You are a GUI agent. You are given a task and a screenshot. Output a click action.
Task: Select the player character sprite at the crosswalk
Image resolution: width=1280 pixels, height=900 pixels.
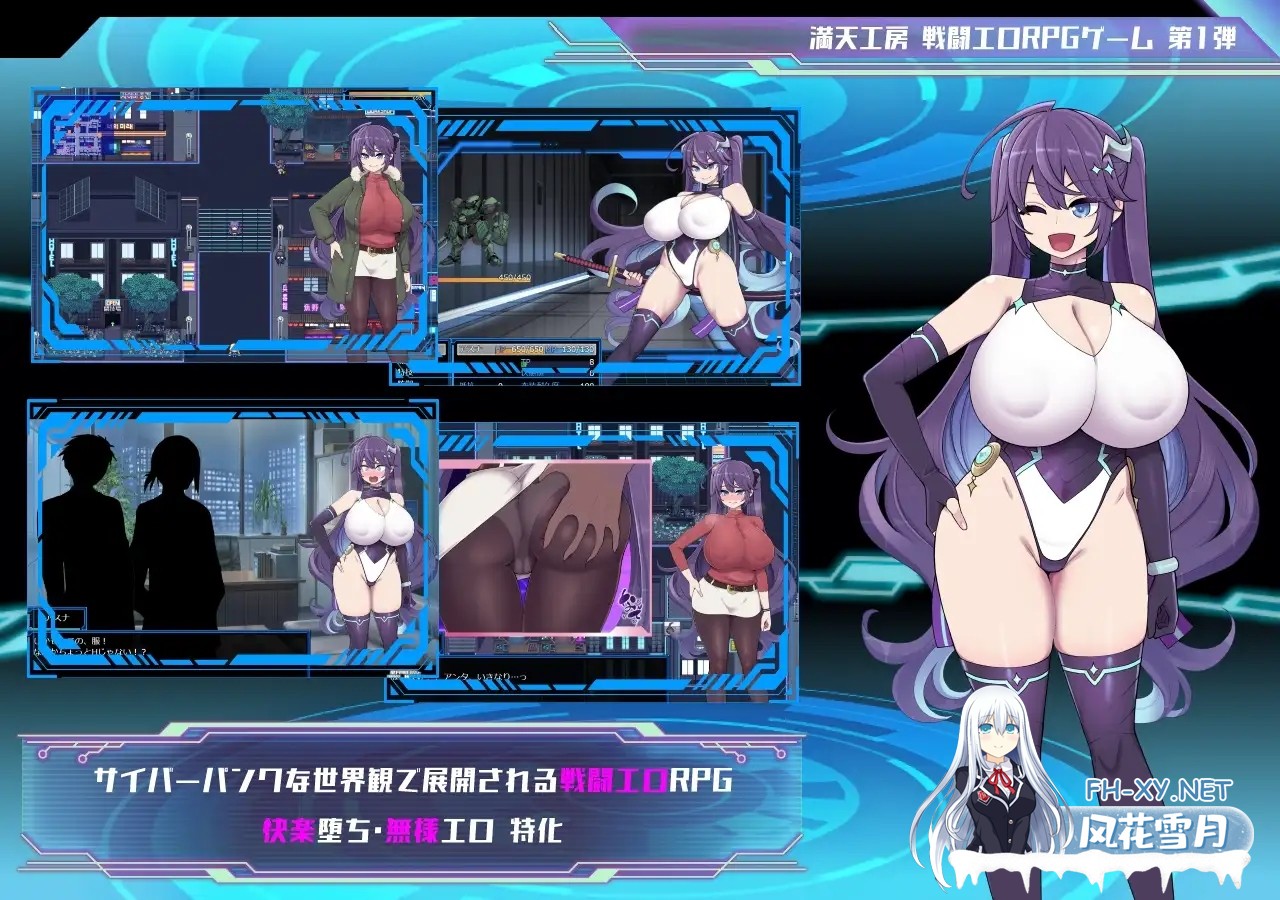[234, 228]
